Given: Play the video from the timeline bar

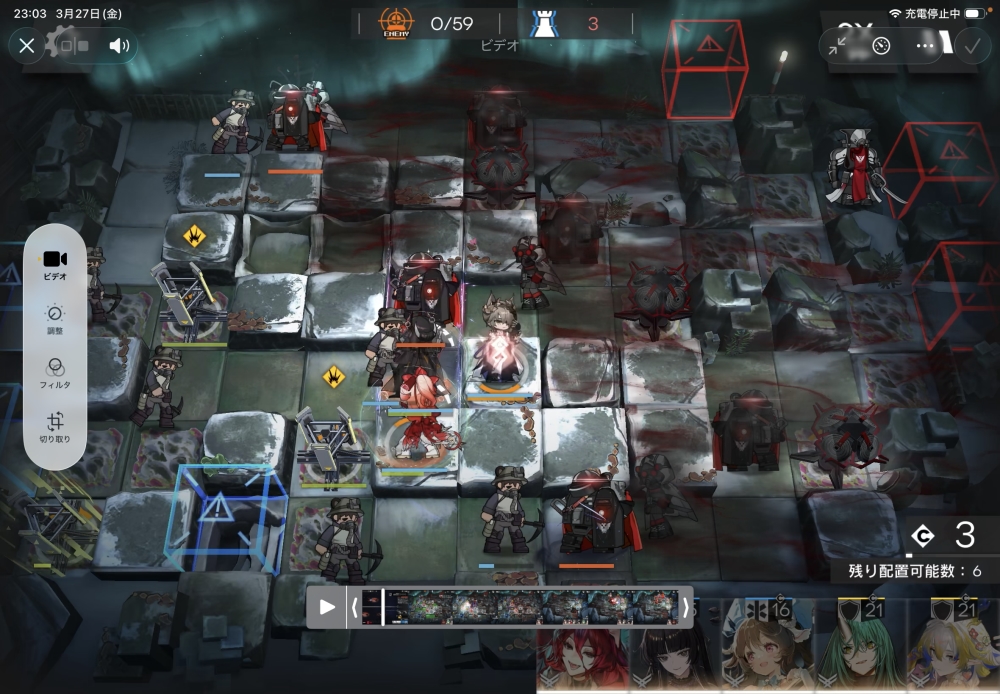Looking at the screenshot, I should click(x=327, y=607).
